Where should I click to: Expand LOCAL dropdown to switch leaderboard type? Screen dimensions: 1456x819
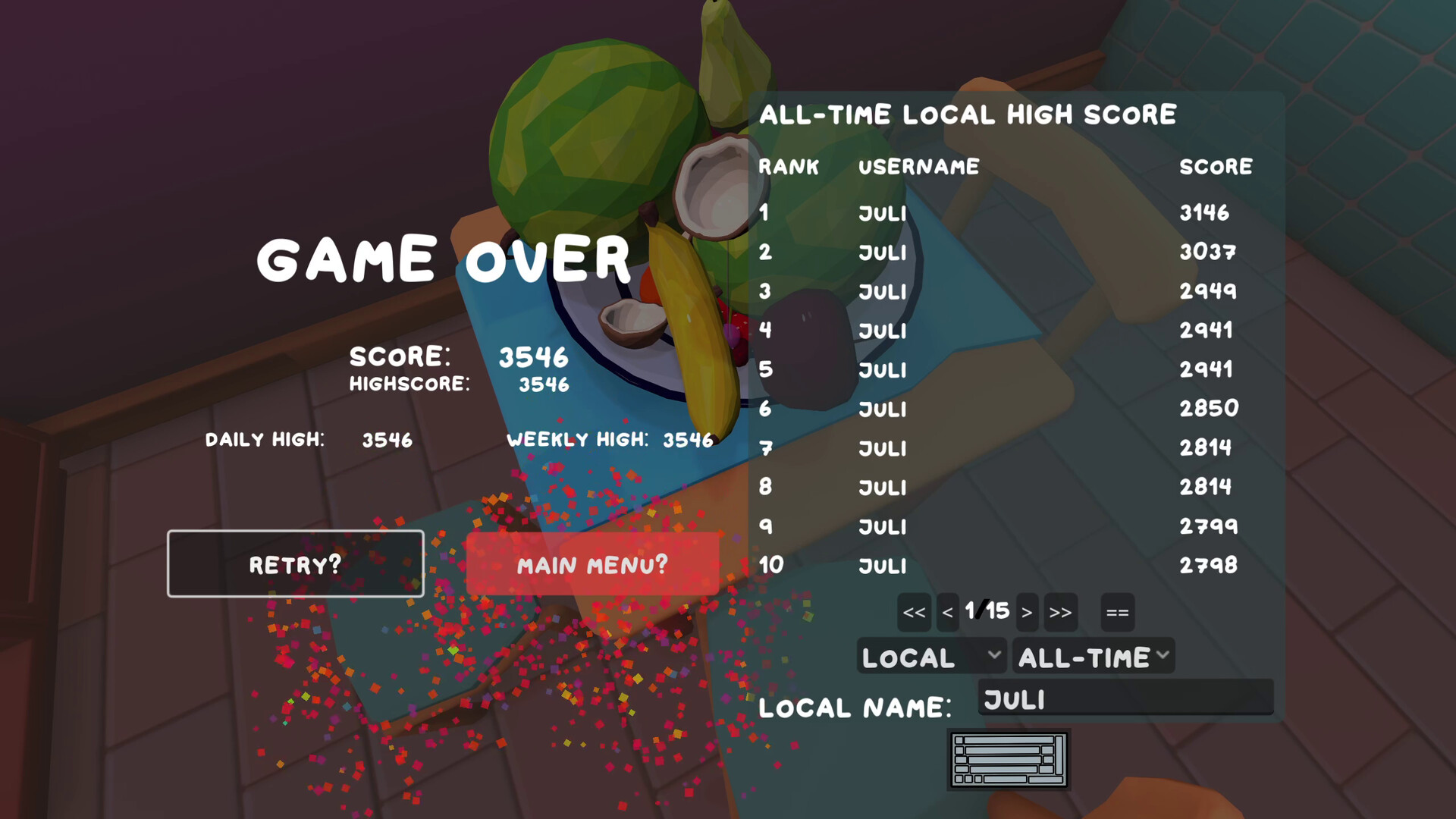(931, 656)
